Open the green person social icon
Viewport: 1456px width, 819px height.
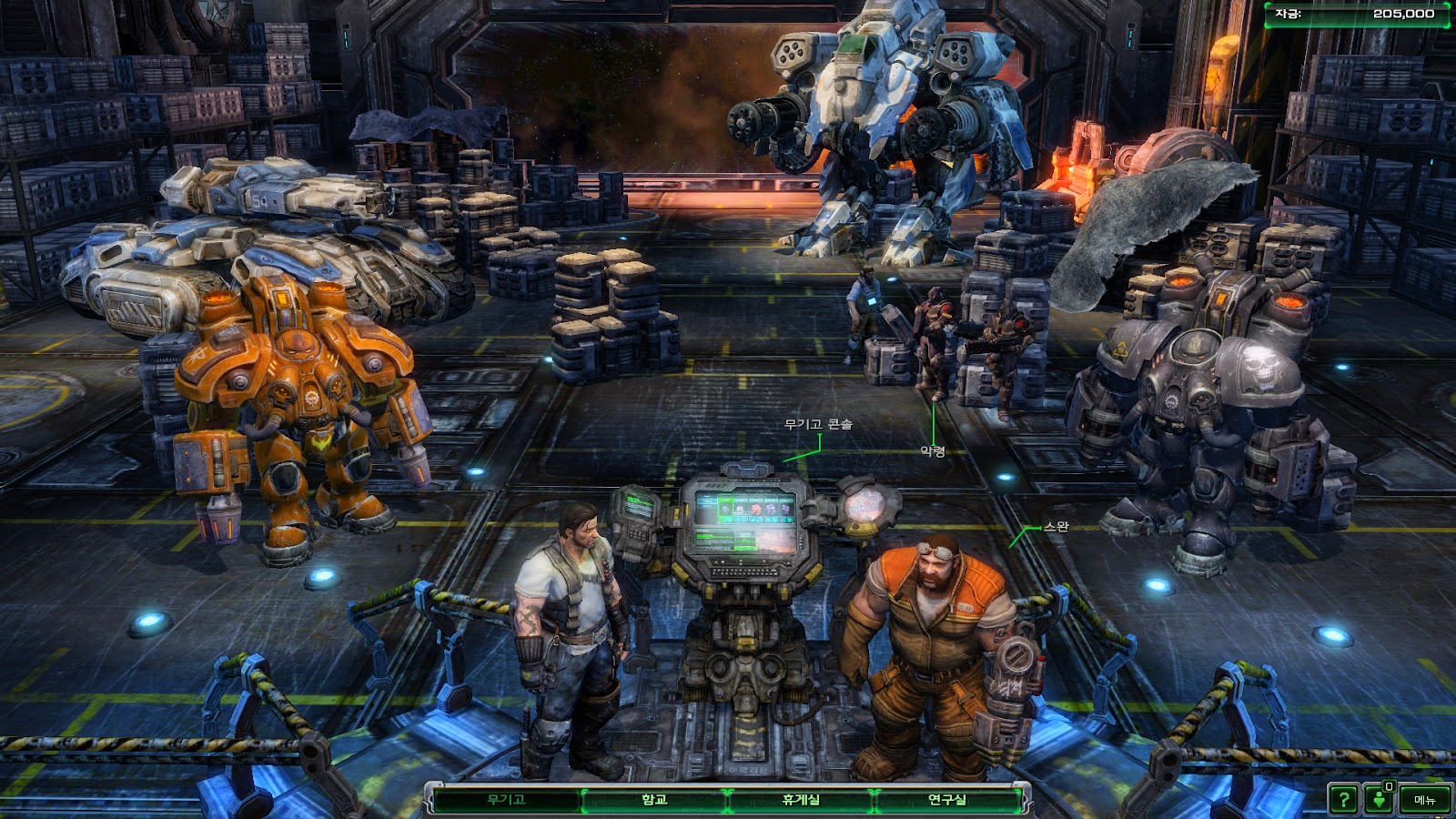click(x=1380, y=800)
